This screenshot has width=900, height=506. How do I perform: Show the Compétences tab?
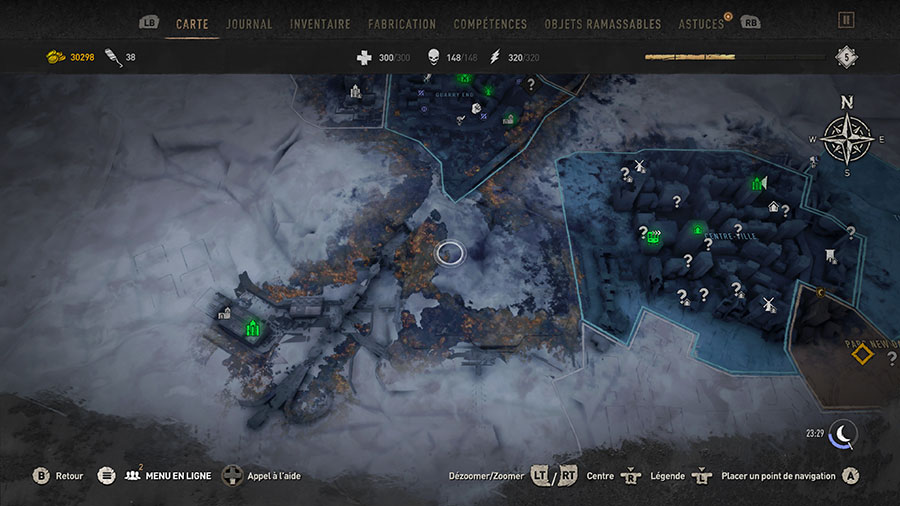pyautogui.click(x=490, y=23)
